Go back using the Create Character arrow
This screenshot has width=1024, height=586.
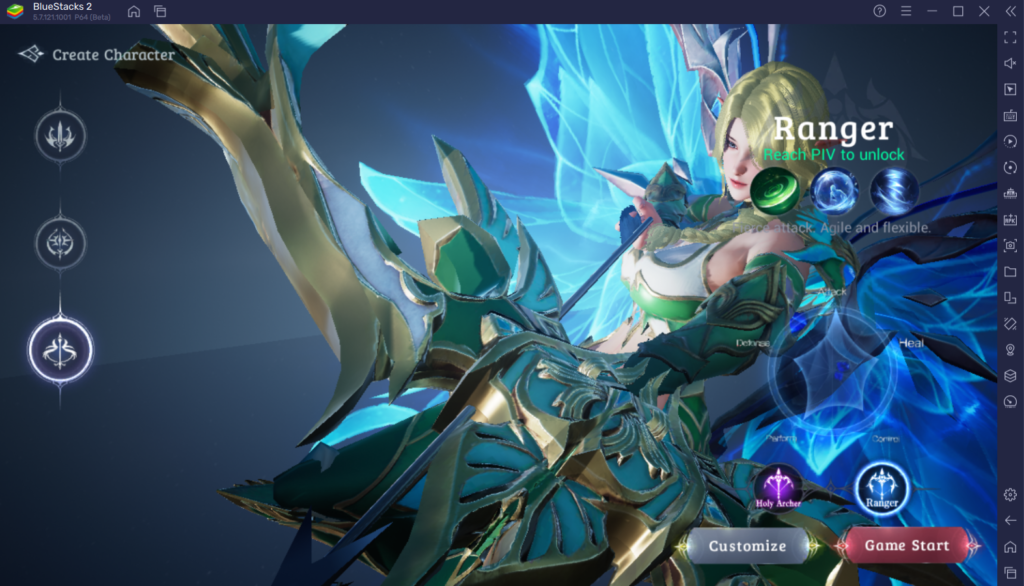31,54
